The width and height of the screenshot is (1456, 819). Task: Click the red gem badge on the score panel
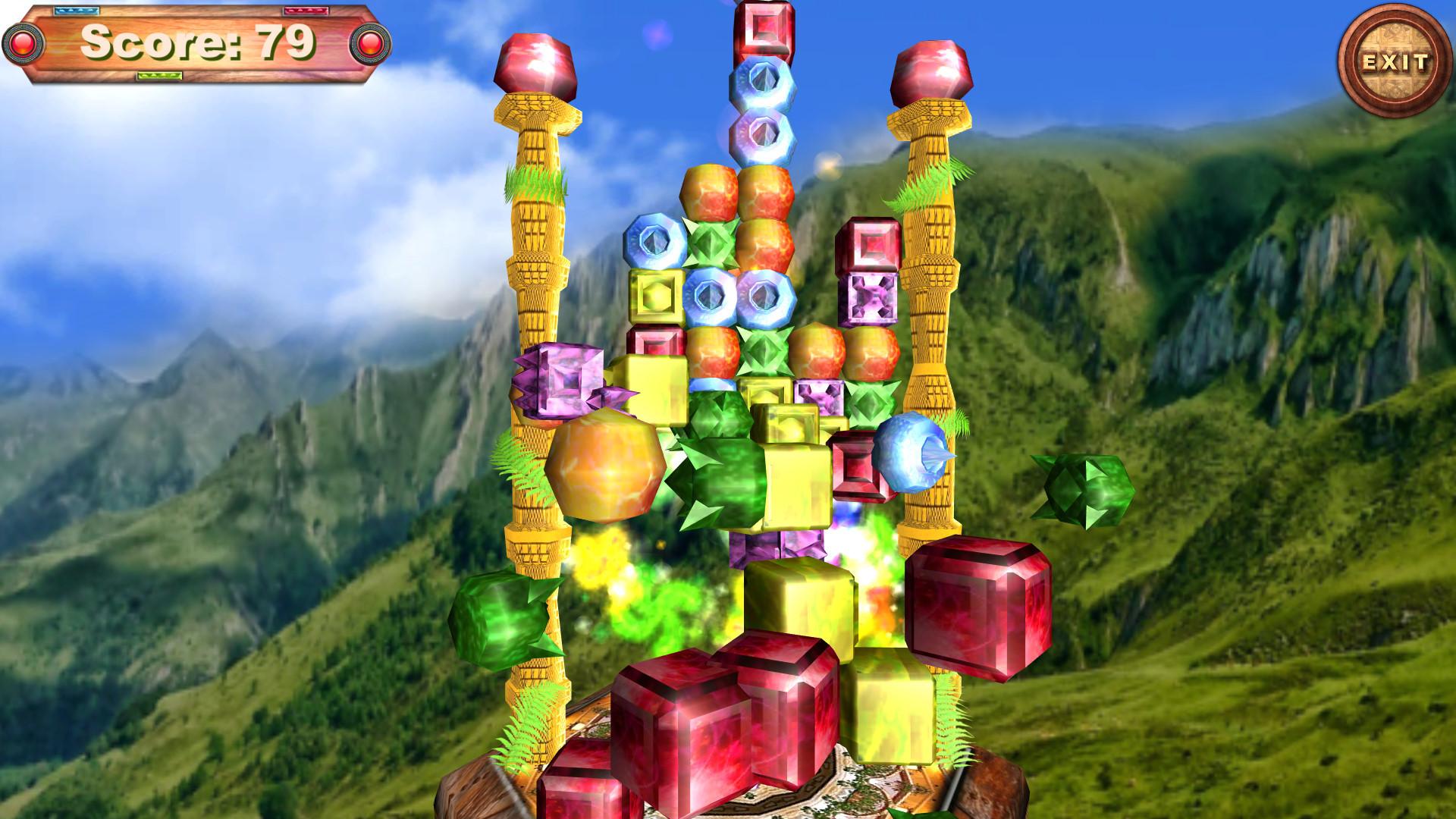coord(307,11)
